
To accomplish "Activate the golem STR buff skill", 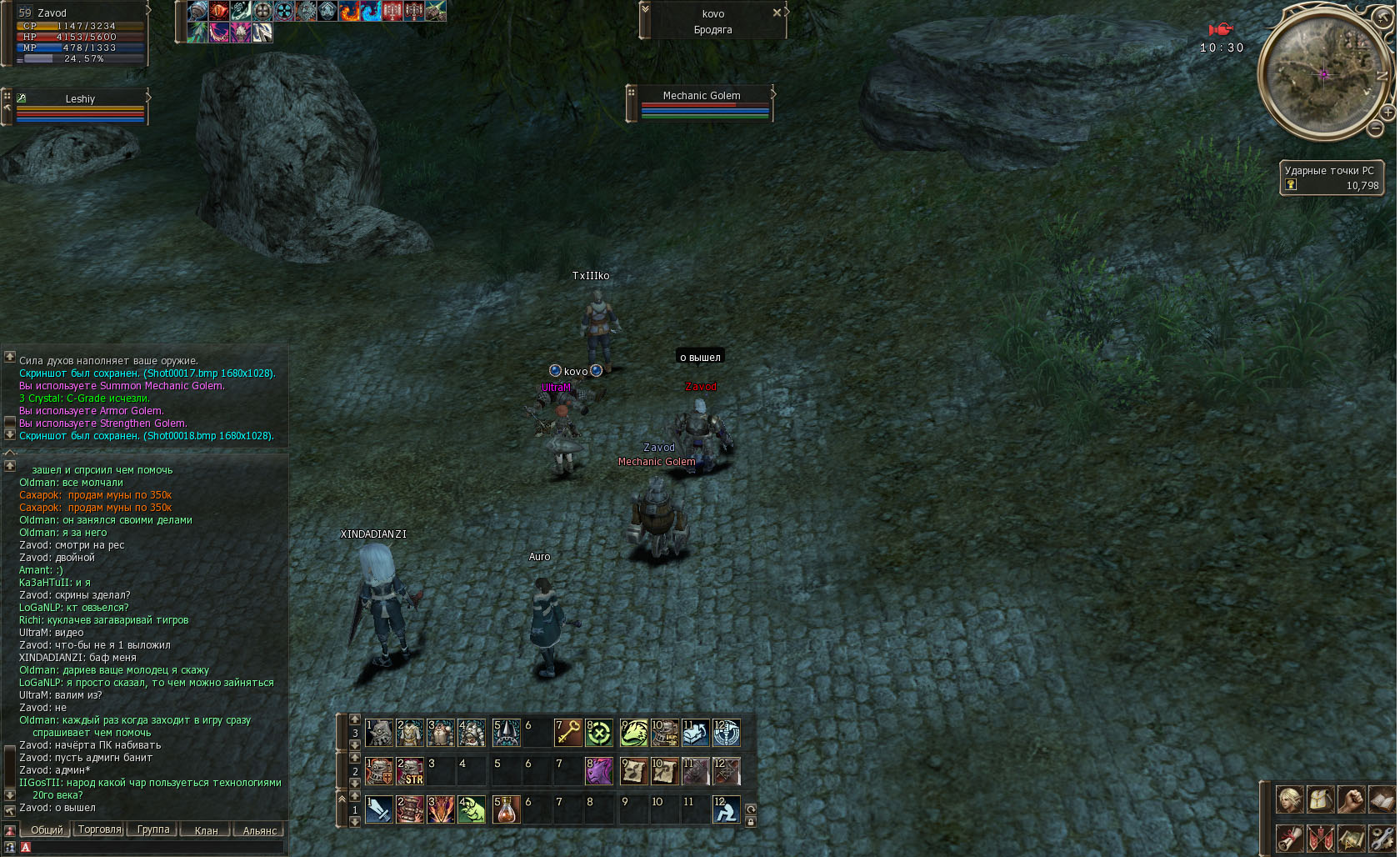I will click(410, 771).
